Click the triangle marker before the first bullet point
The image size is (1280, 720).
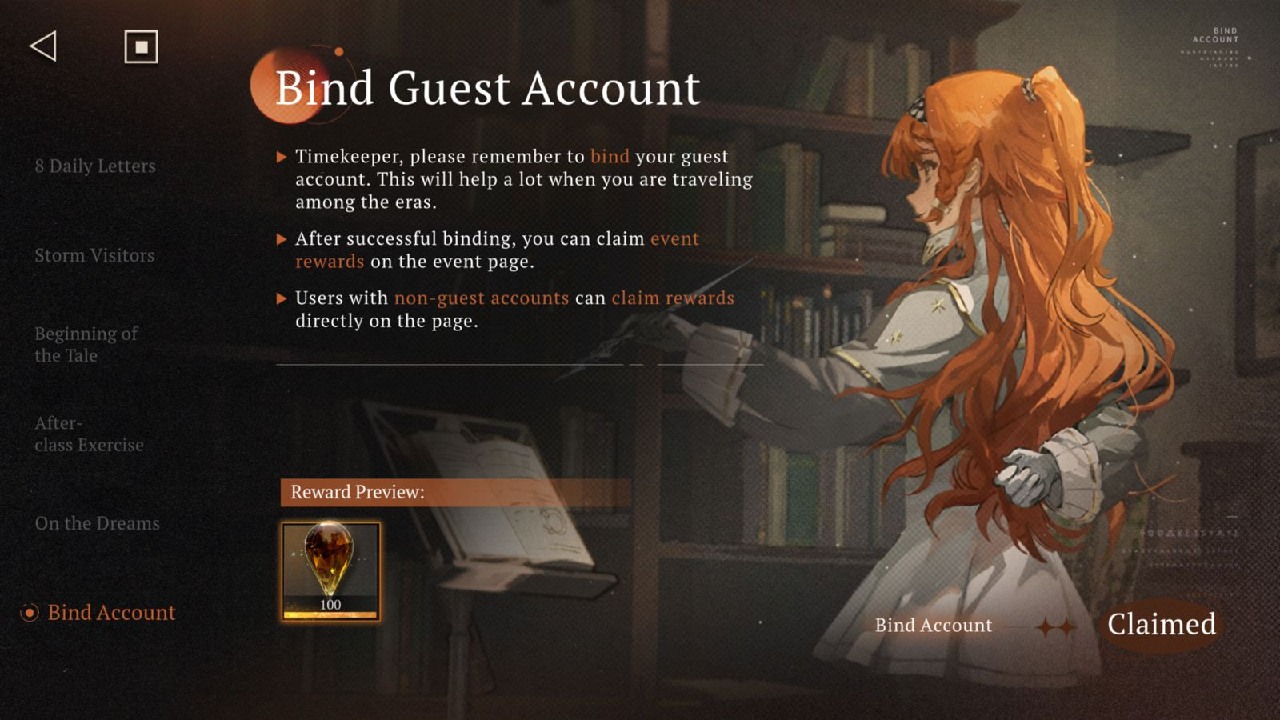point(281,156)
